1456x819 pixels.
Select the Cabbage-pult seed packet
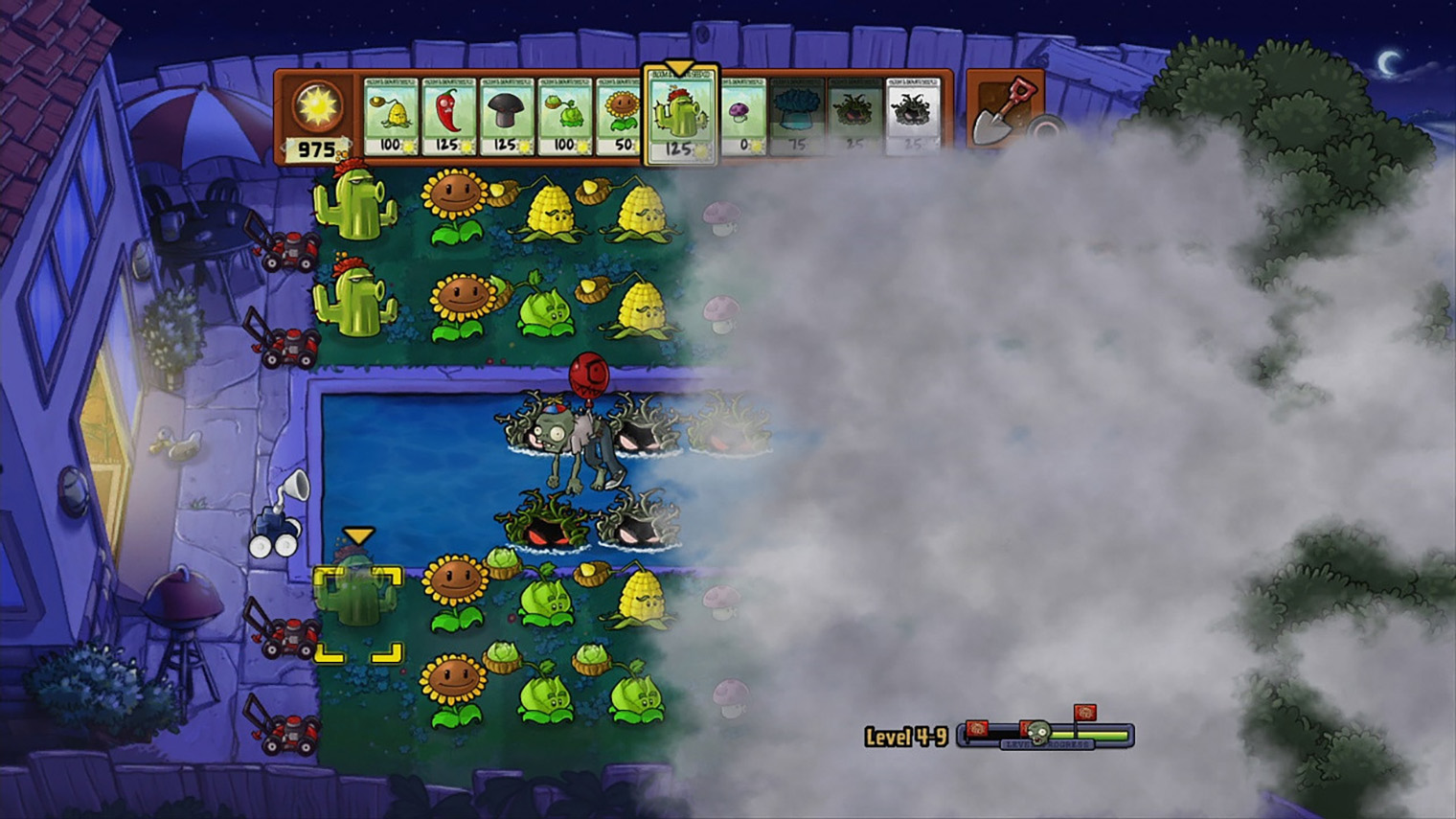(564, 117)
